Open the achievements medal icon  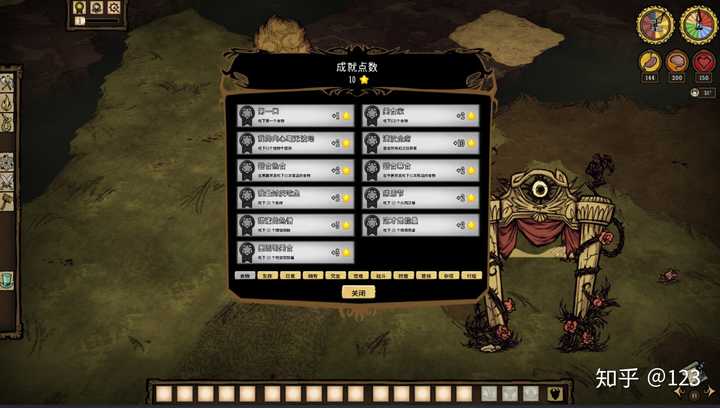(79, 8)
